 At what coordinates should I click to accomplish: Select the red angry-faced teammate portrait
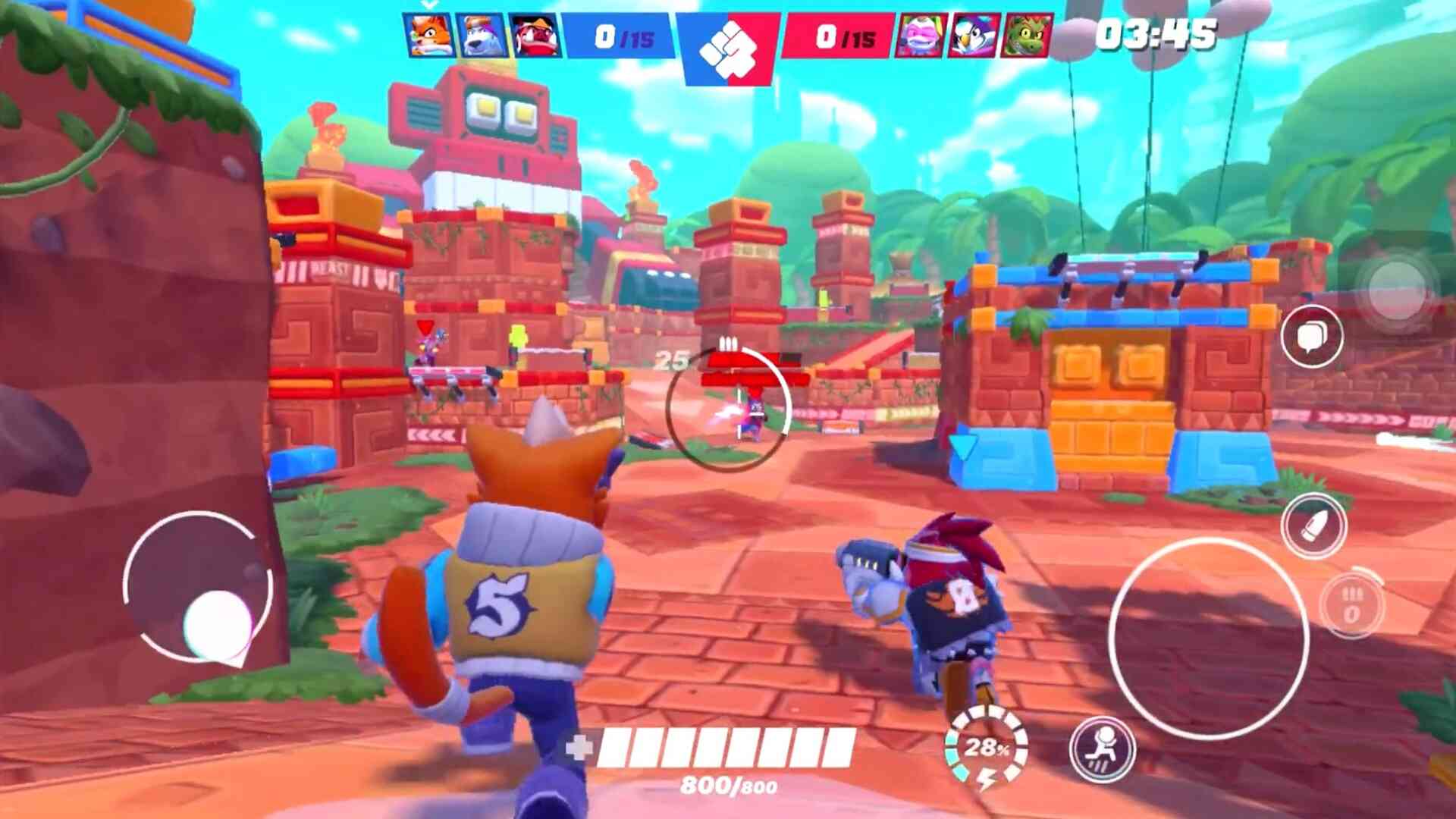[535, 35]
